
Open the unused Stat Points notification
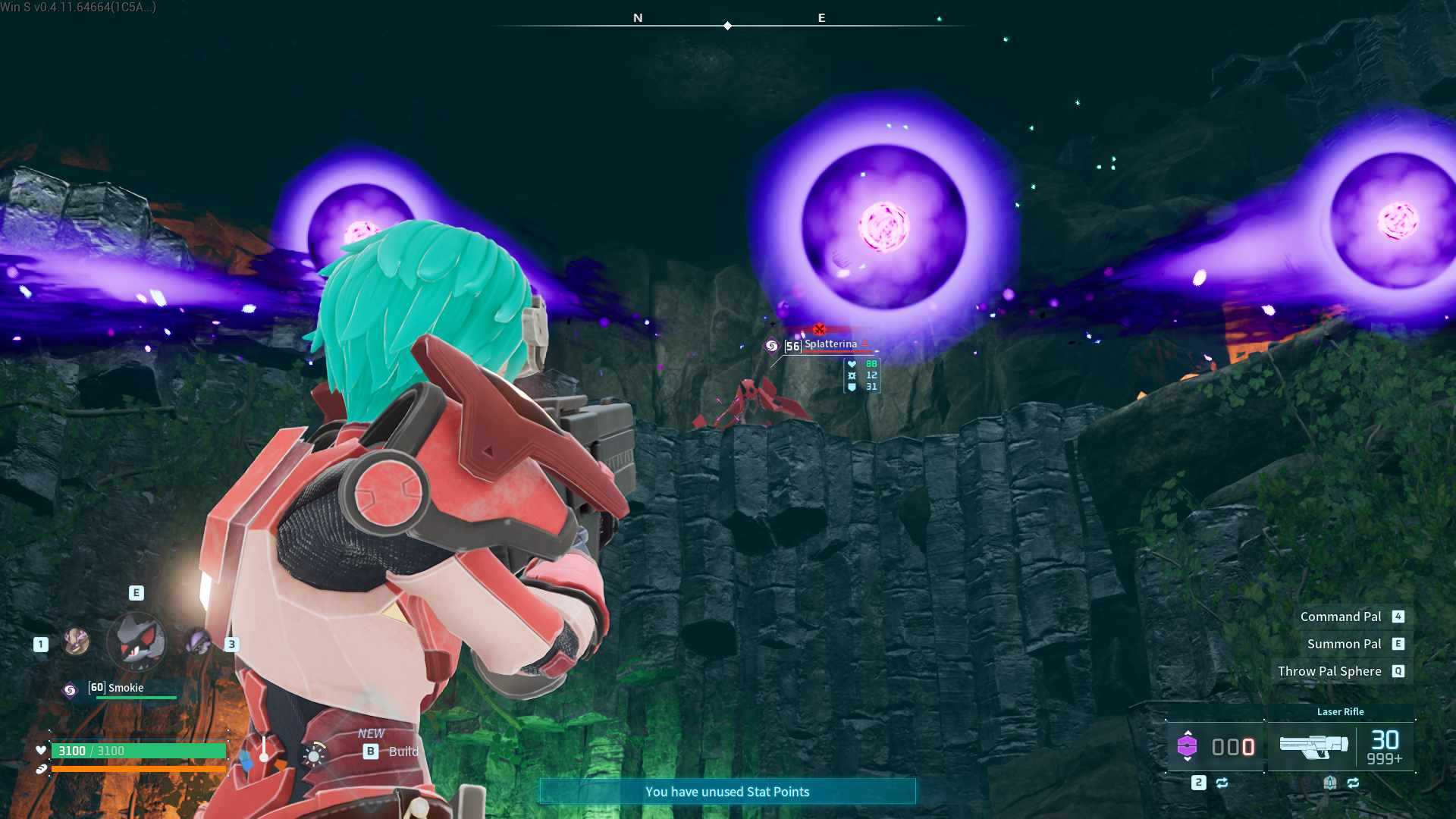[x=727, y=792]
